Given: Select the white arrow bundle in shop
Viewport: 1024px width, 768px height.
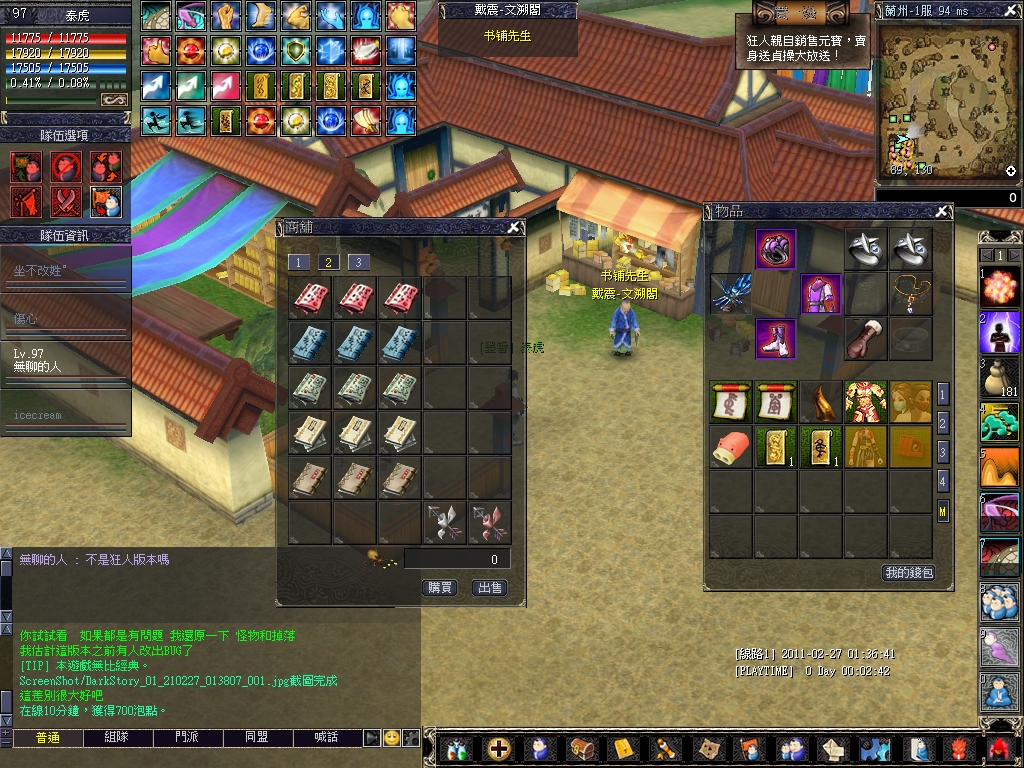Looking at the screenshot, I should [444, 523].
